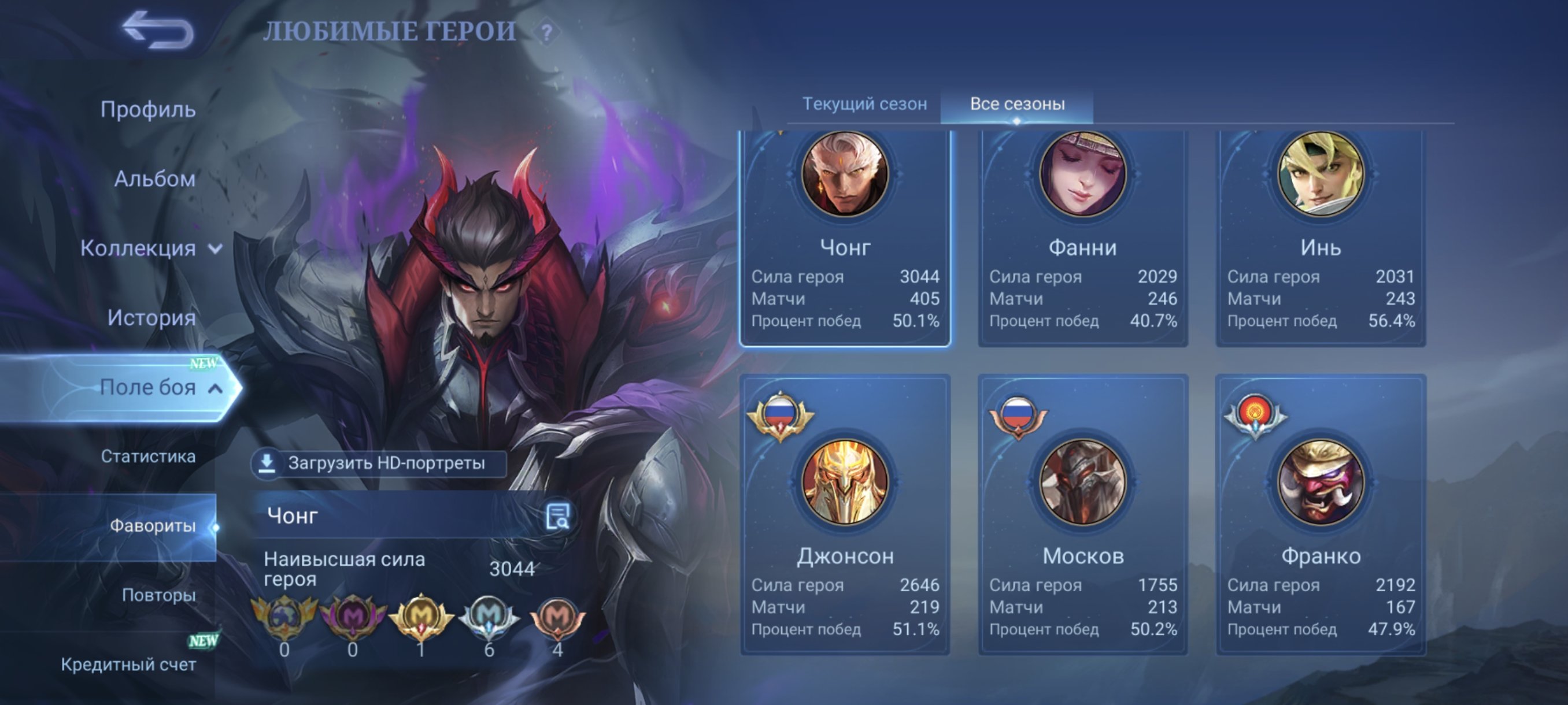Select the Чонг hero portrait icon
This screenshot has width=1568, height=705.
tap(845, 175)
